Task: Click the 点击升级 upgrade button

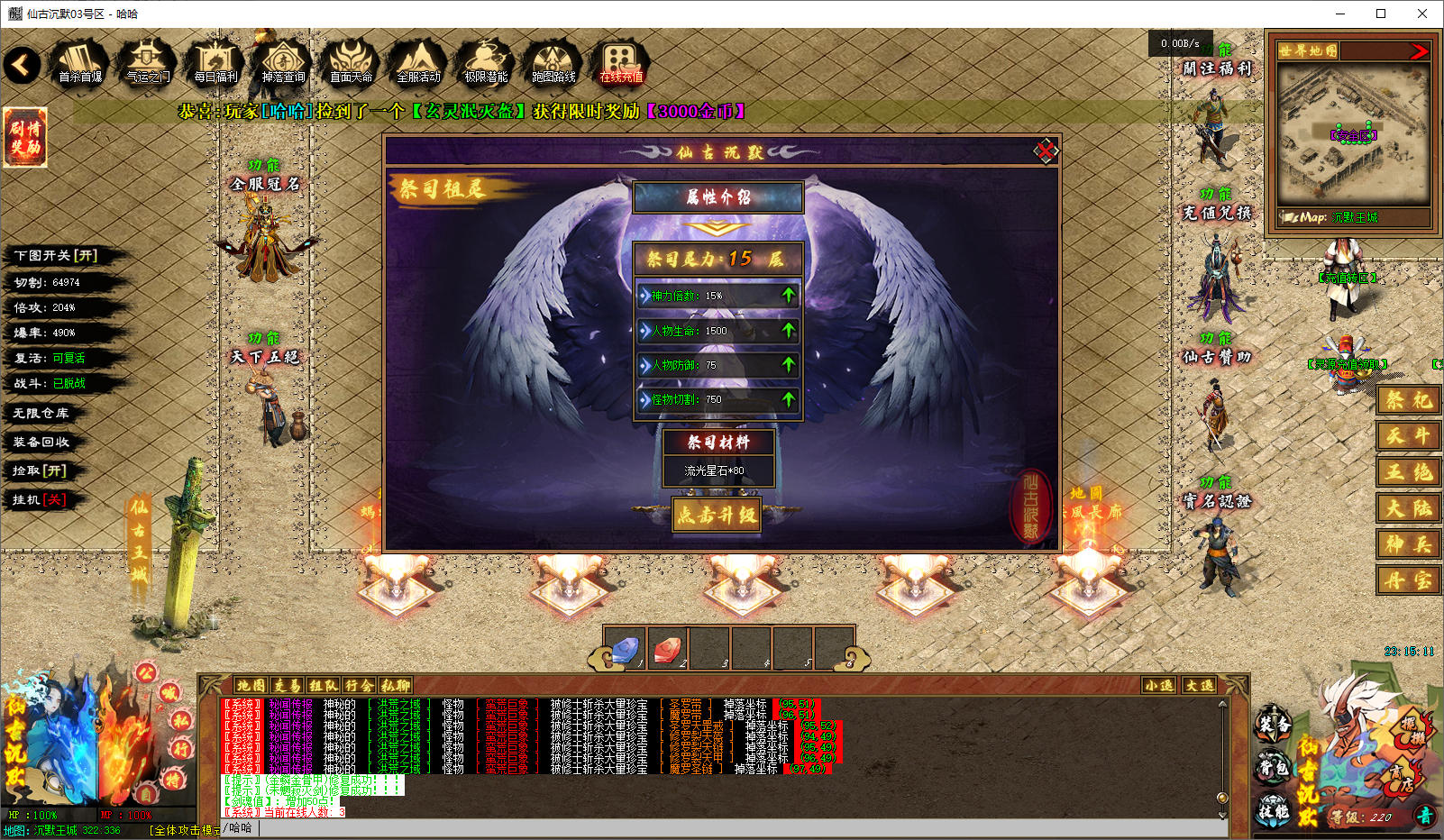Action: [x=717, y=515]
